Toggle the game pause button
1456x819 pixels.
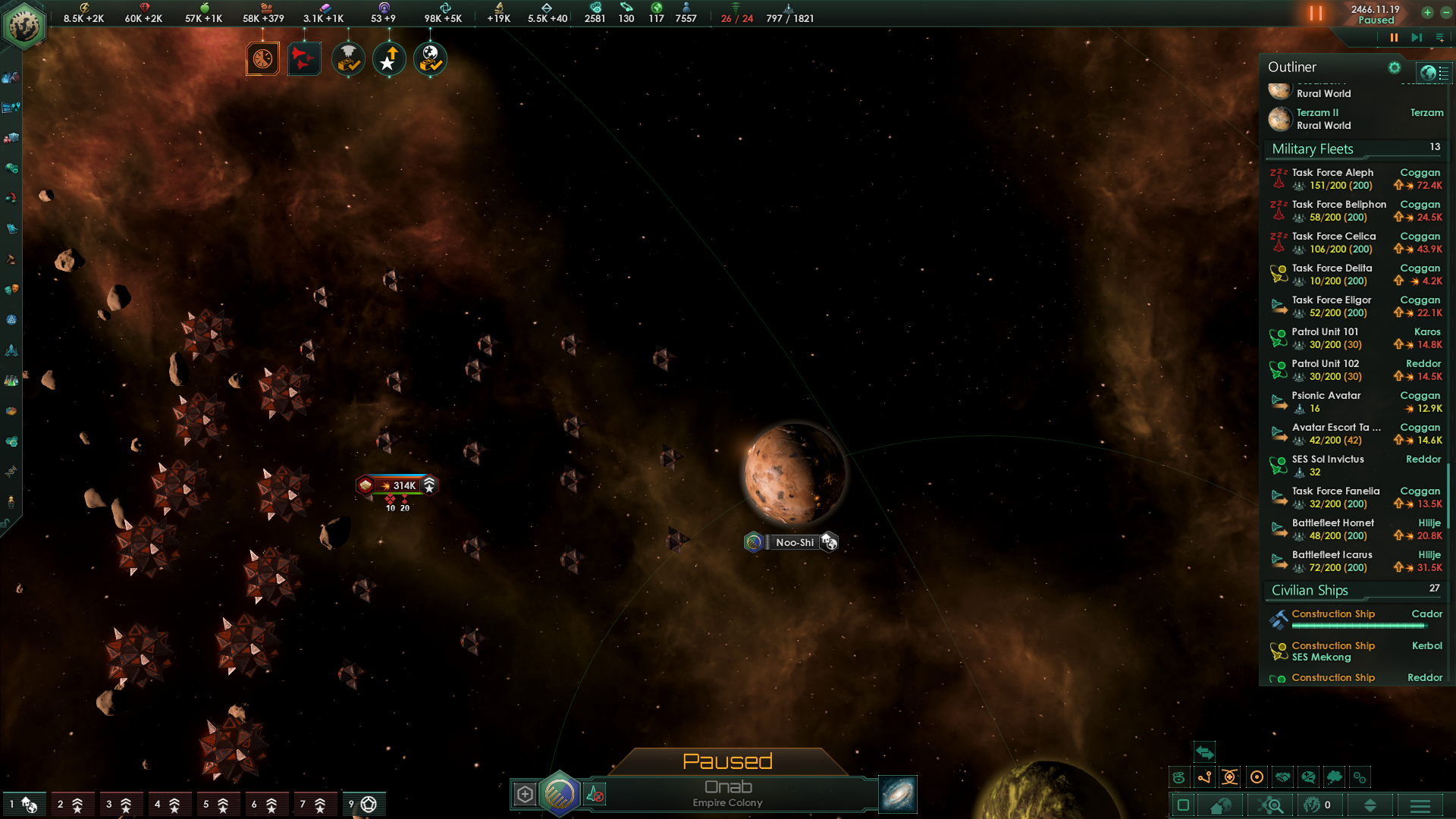[1394, 37]
